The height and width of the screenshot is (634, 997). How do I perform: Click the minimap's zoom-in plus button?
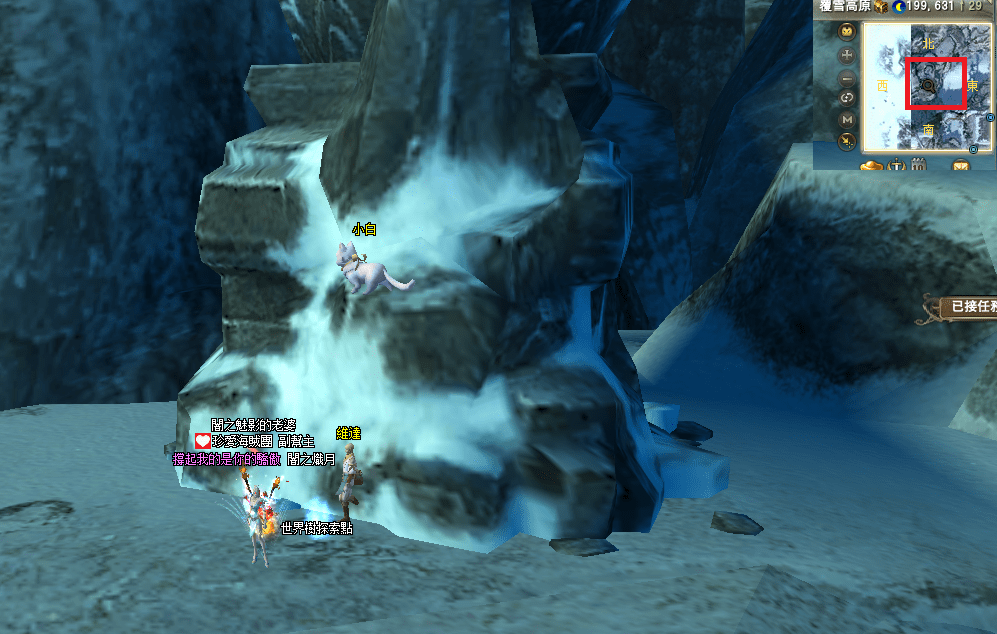click(x=847, y=54)
